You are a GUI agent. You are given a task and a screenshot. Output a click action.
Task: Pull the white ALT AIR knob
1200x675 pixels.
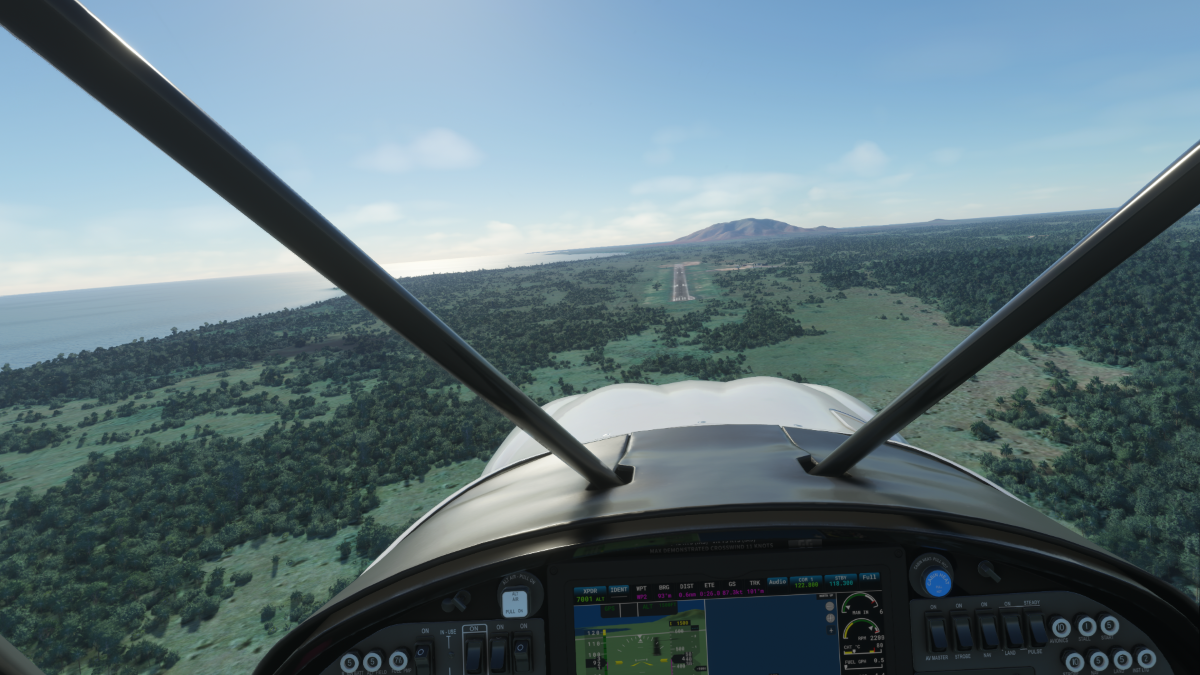514,600
